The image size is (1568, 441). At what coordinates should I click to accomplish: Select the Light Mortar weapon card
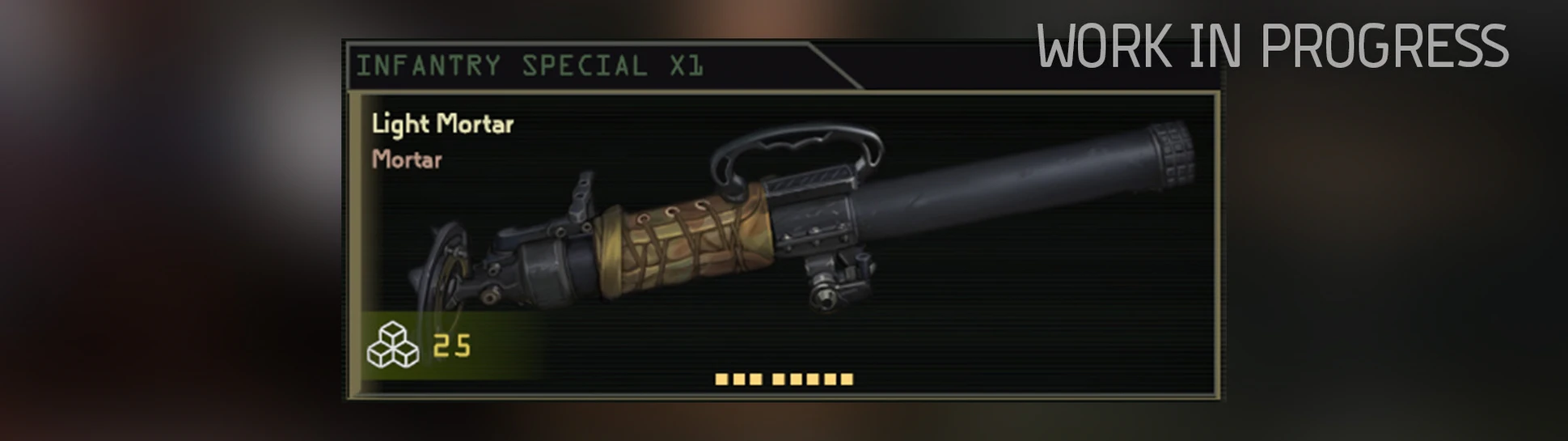[783, 244]
